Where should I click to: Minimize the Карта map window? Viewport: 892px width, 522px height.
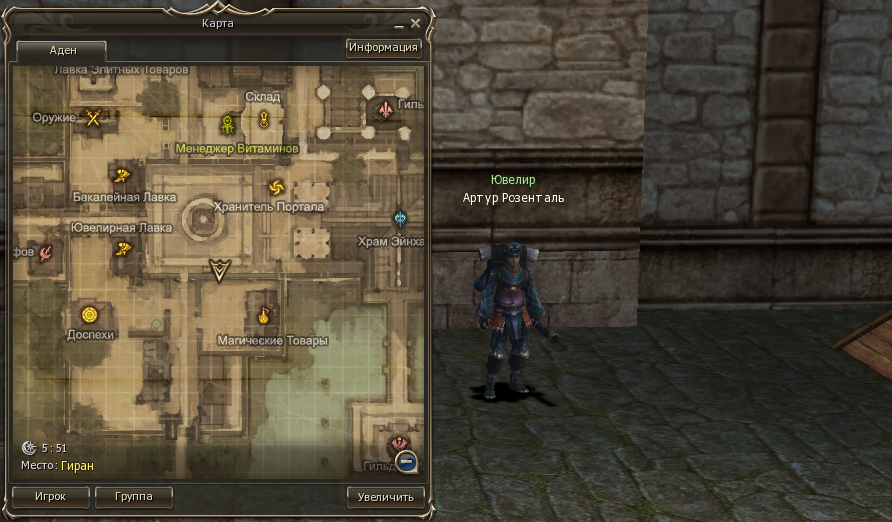399,23
